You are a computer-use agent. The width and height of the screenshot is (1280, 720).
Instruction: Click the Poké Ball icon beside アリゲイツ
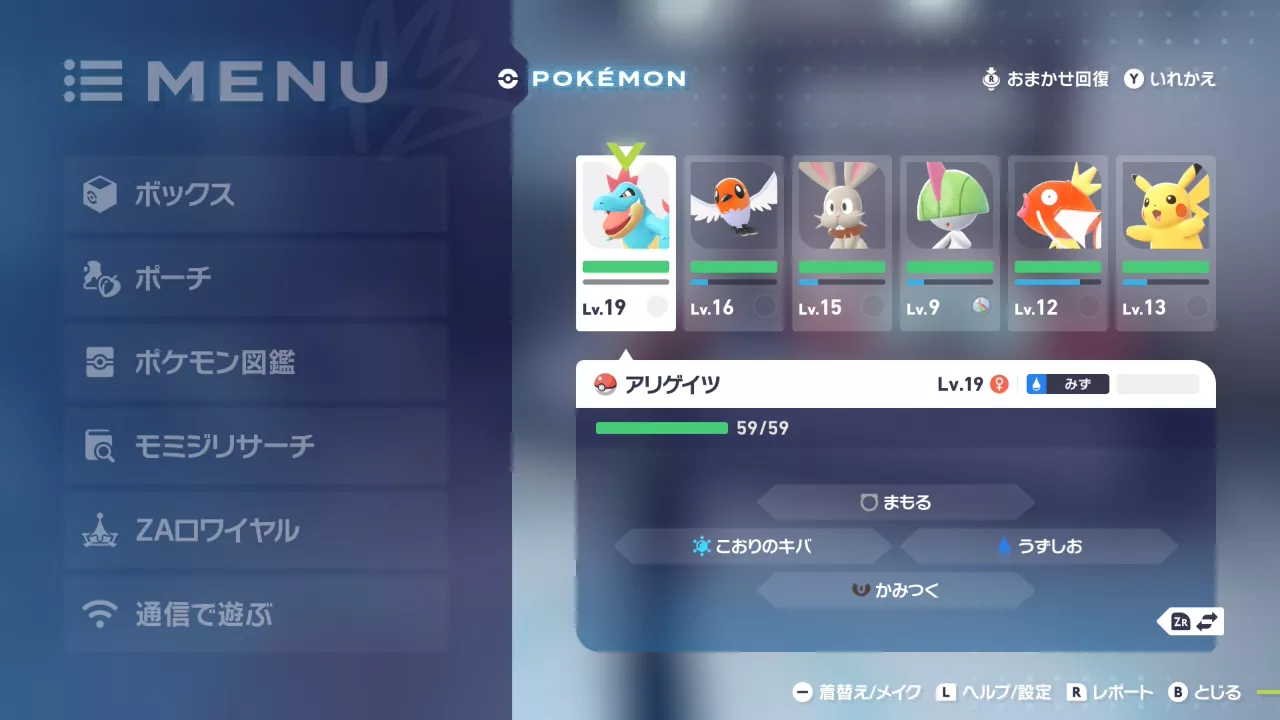click(x=605, y=384)
